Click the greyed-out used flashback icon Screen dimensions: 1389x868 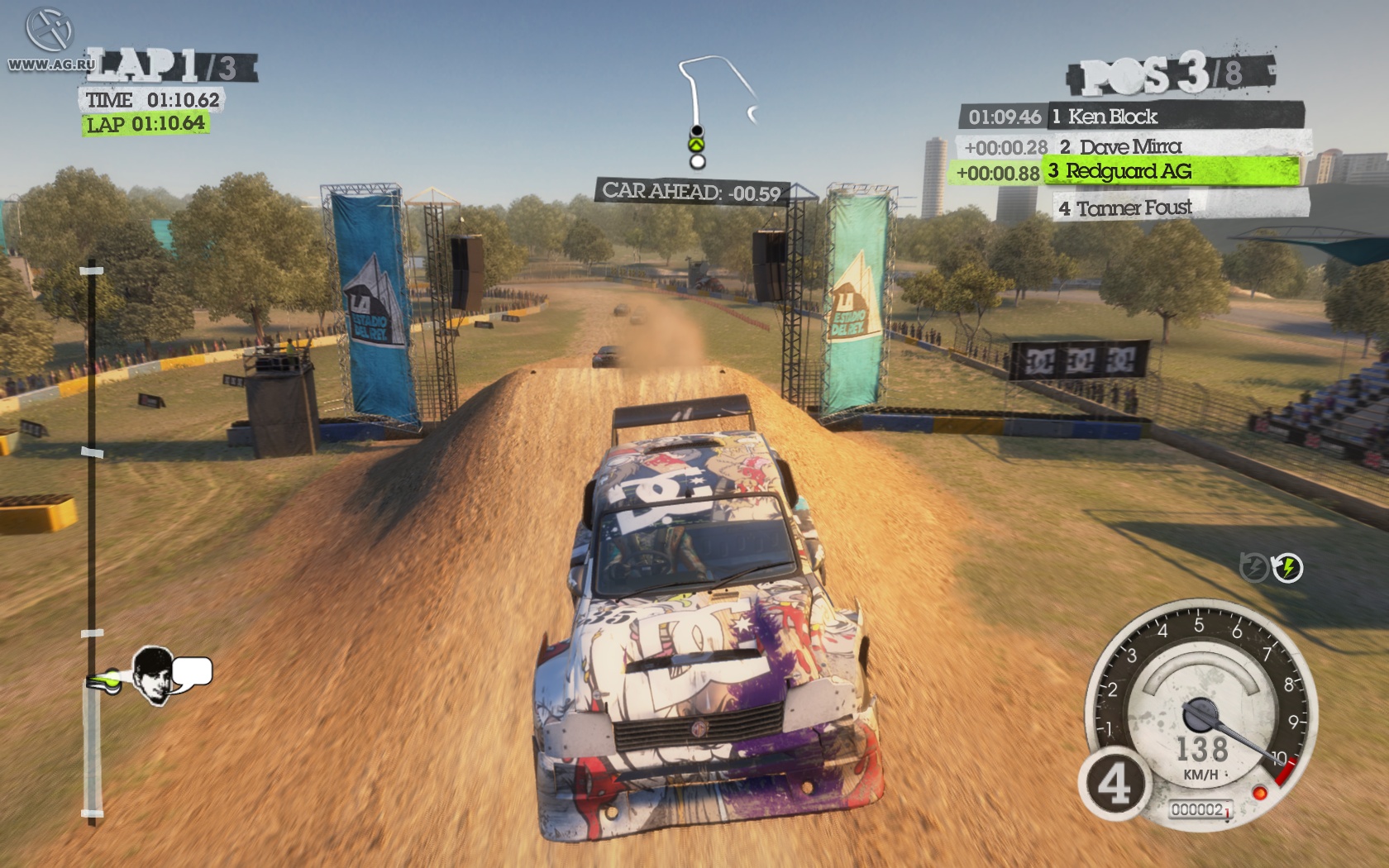tap(1254, 568)
